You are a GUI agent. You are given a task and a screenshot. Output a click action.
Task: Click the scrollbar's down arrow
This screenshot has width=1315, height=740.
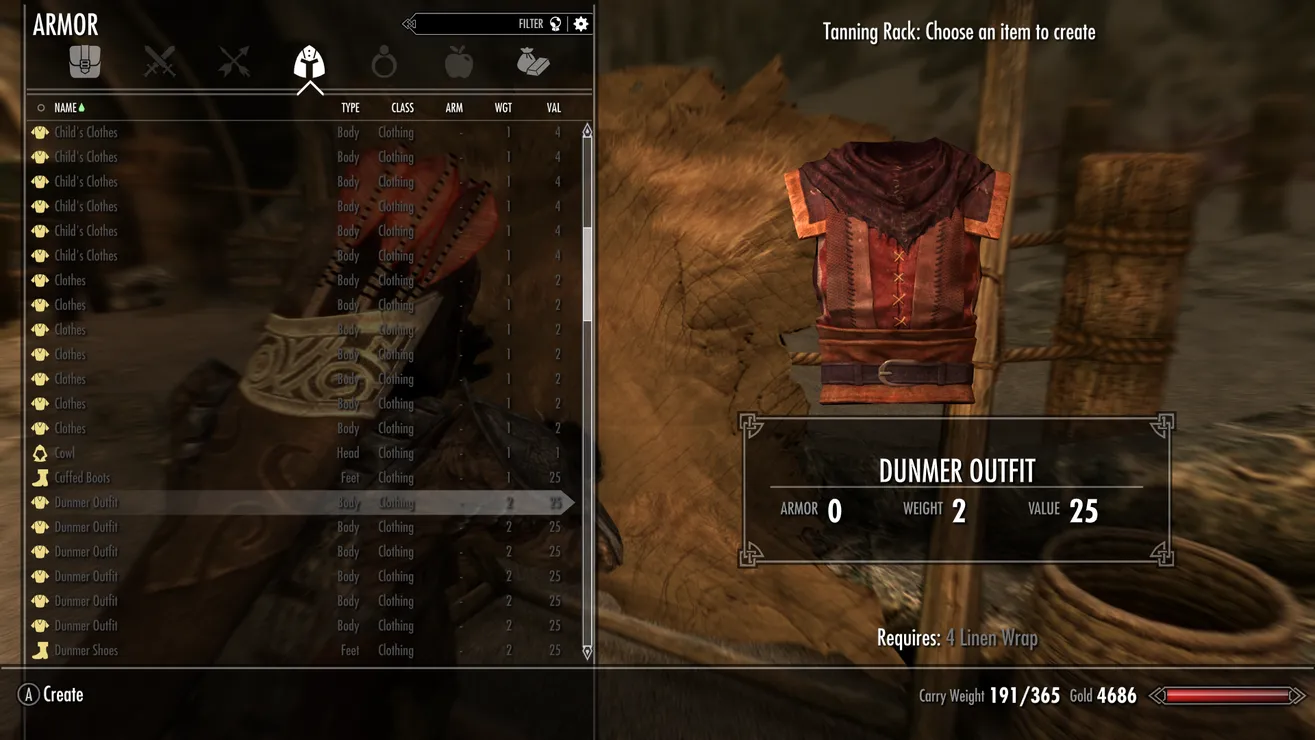587,652
